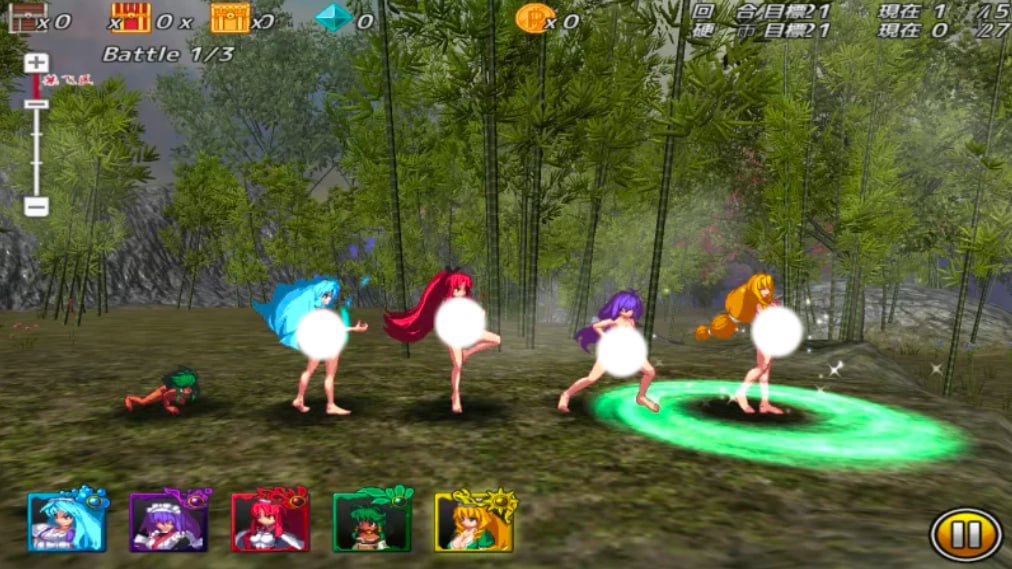The height and width of the screenshot is (569, 1012).
Task: Pause the battle with the pause button
Action: click(965, 535)
